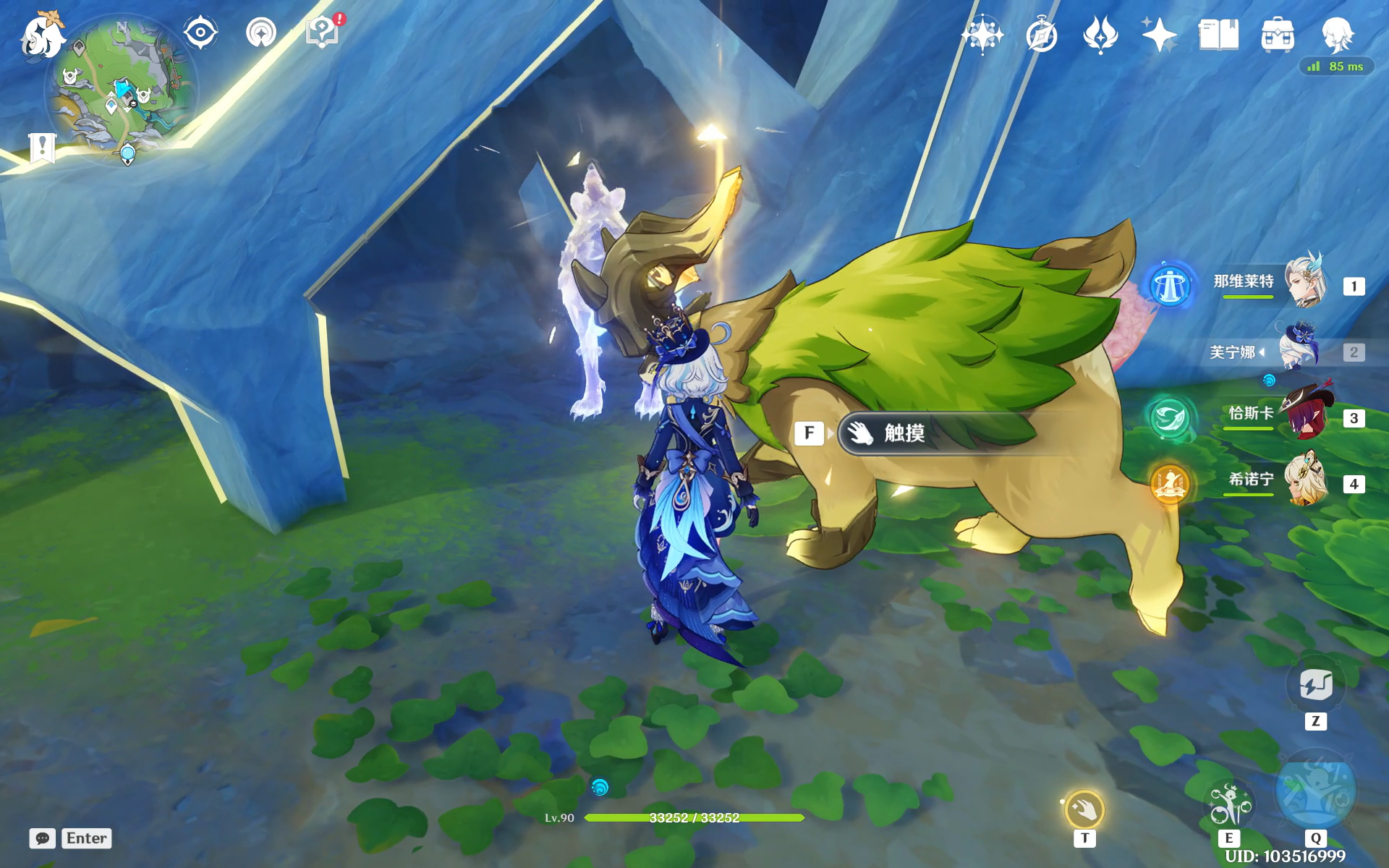
Task: Open the quest navigation eye icon
Action: tap(200, 33)
